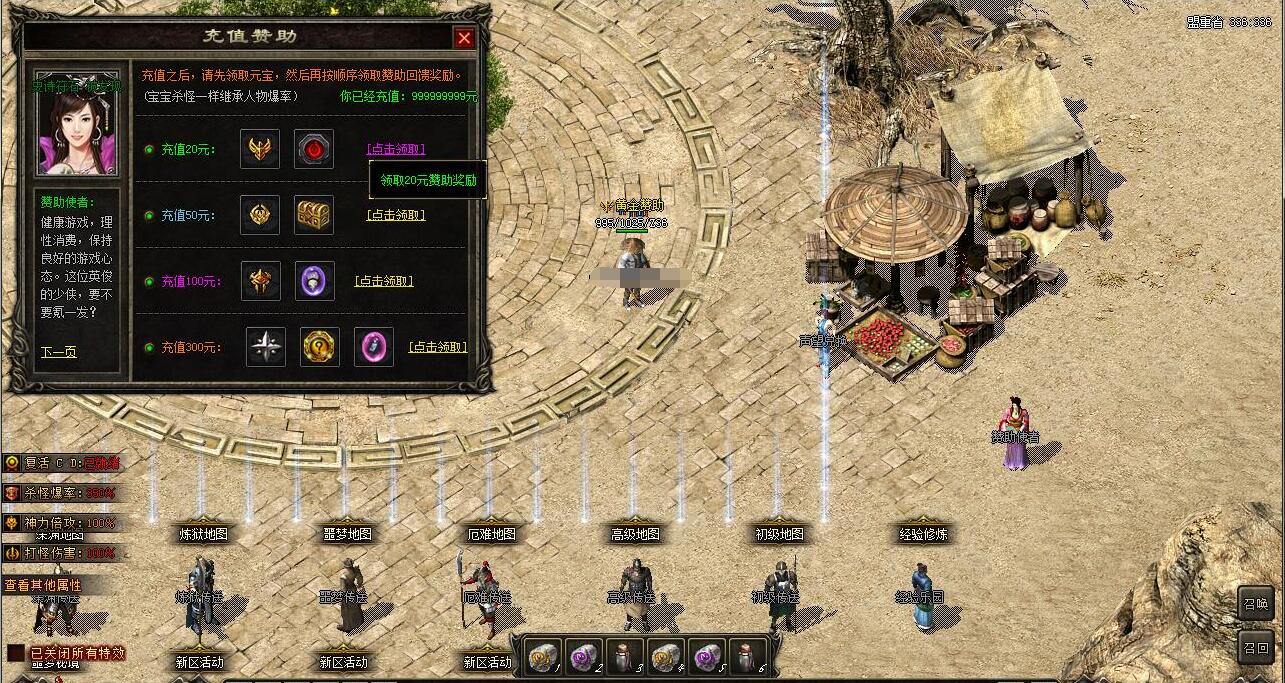The width and height of the screenshot is (1285, 683).
Task: Claim the 充值50元 reward link
Action: click(x=396, y=215)
